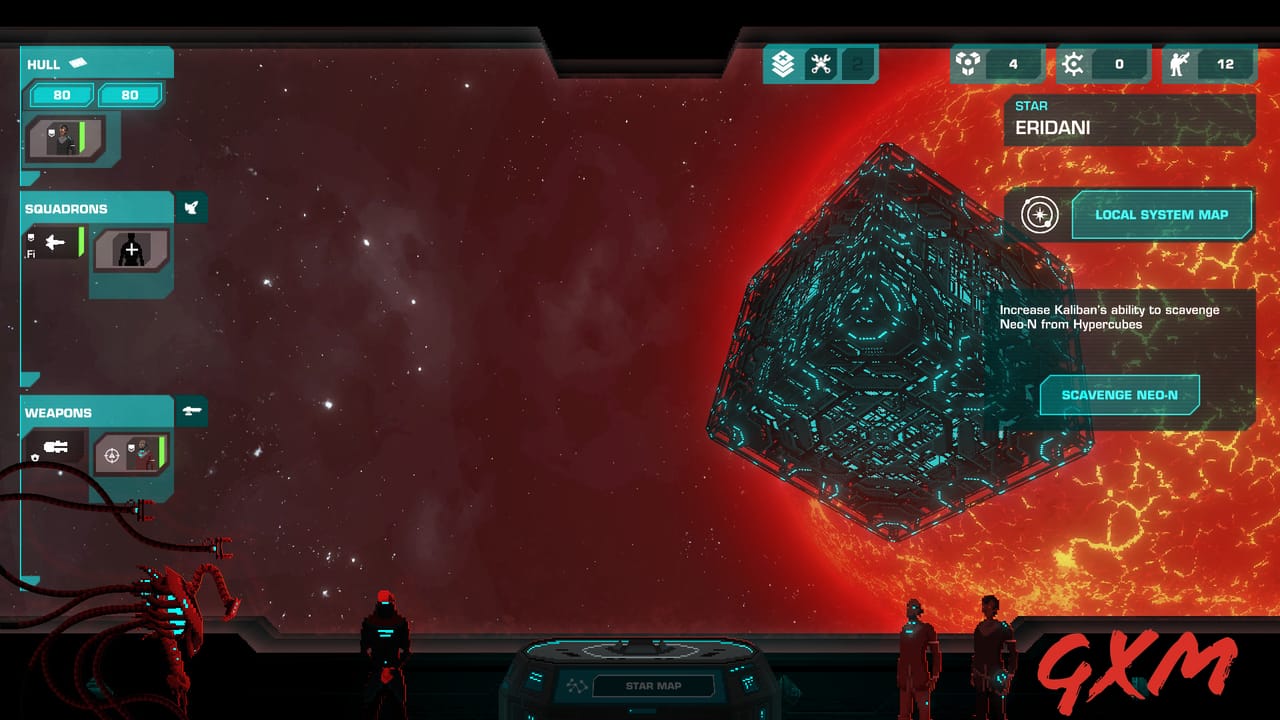Toggle the badge showing 2 next to the wrench

(858, 63)
